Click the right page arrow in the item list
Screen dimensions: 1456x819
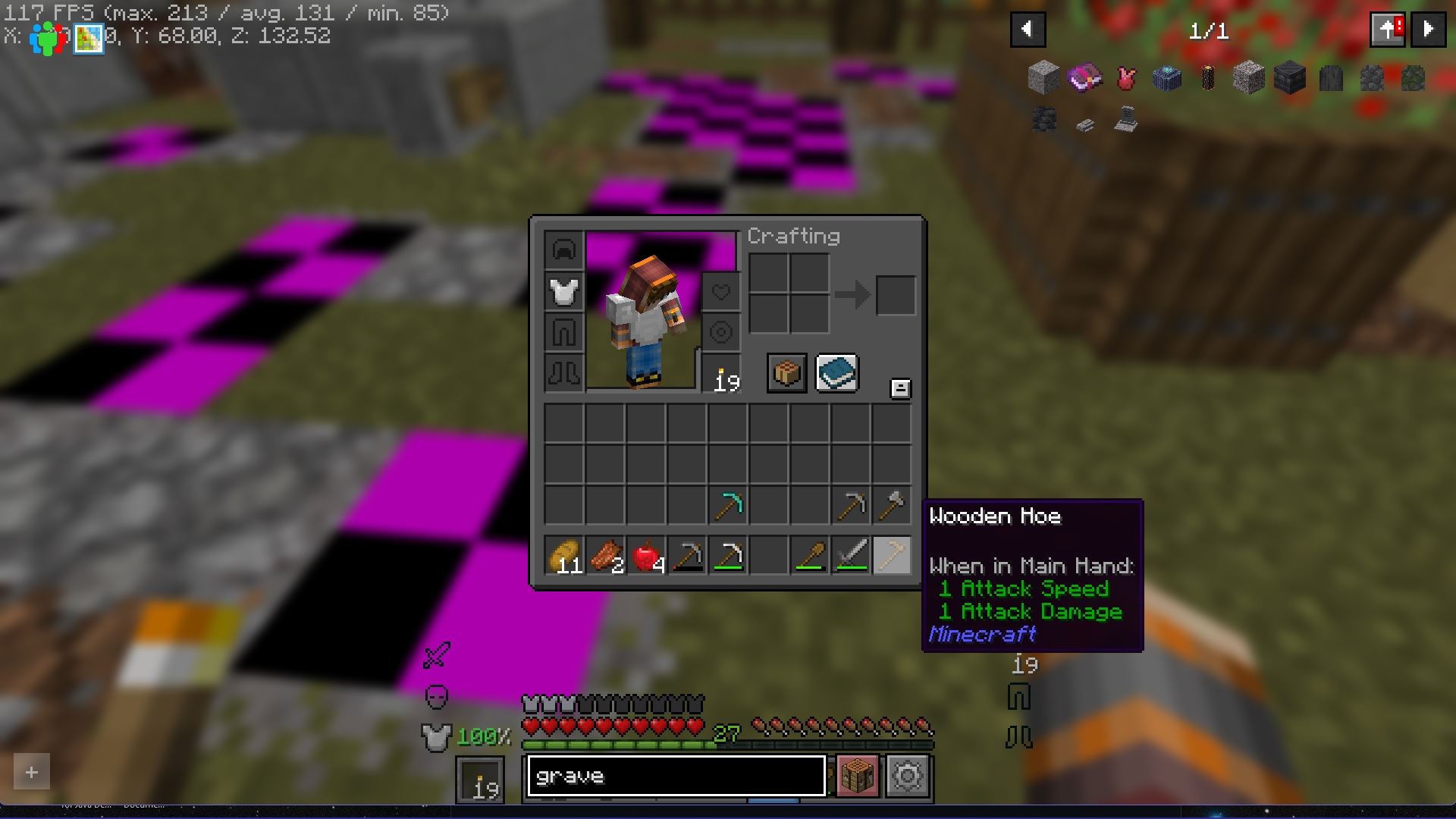pyautogui.click(x=1429, y=29)
